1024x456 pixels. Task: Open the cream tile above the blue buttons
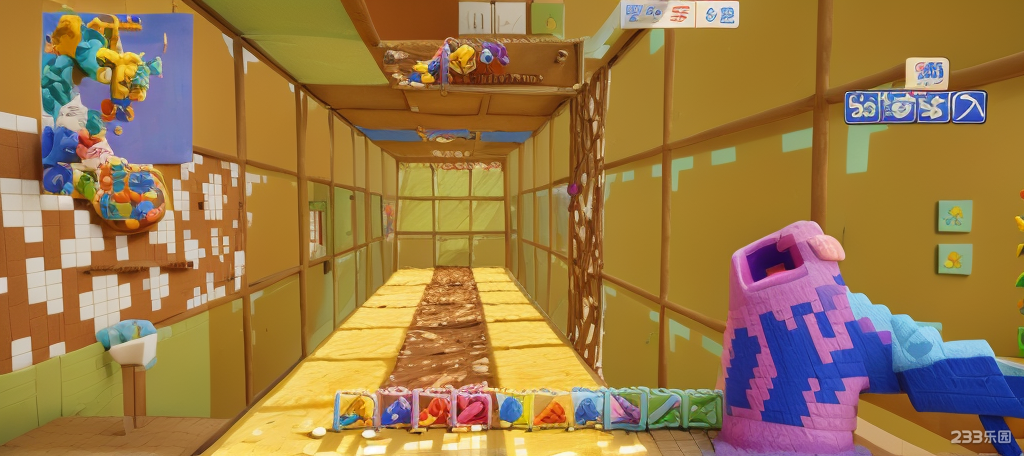click(927, 73)
